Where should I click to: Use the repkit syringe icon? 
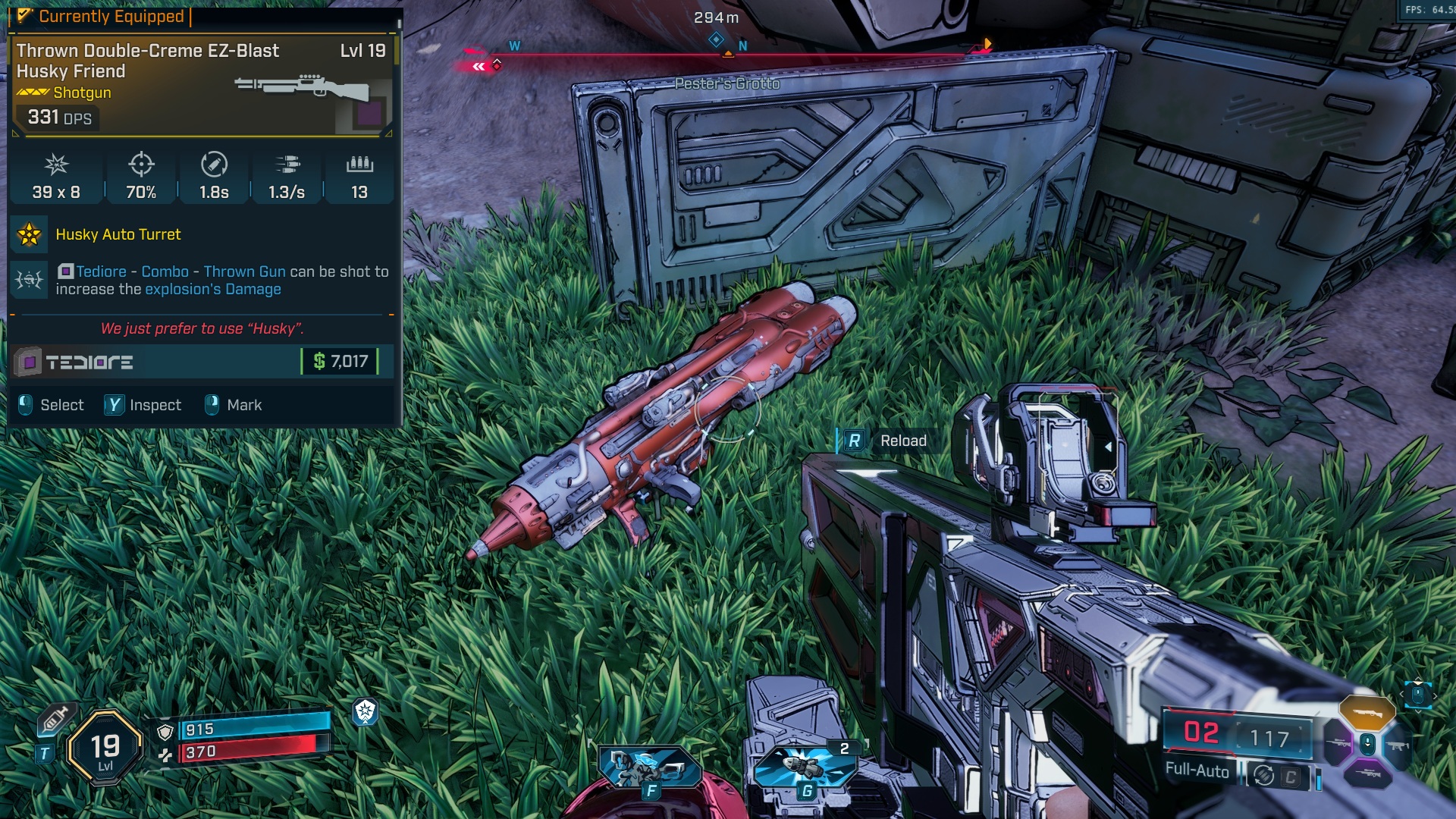point(55,718)
